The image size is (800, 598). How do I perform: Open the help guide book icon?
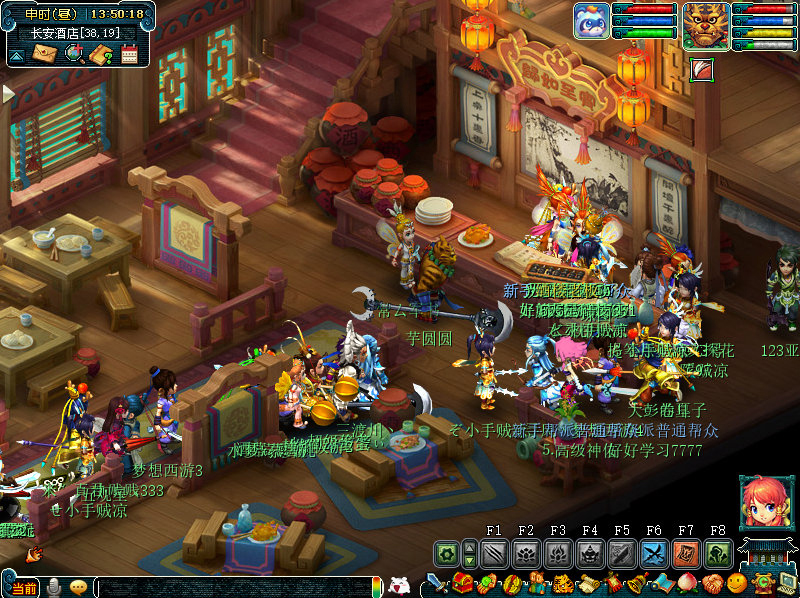coord(100,54)
